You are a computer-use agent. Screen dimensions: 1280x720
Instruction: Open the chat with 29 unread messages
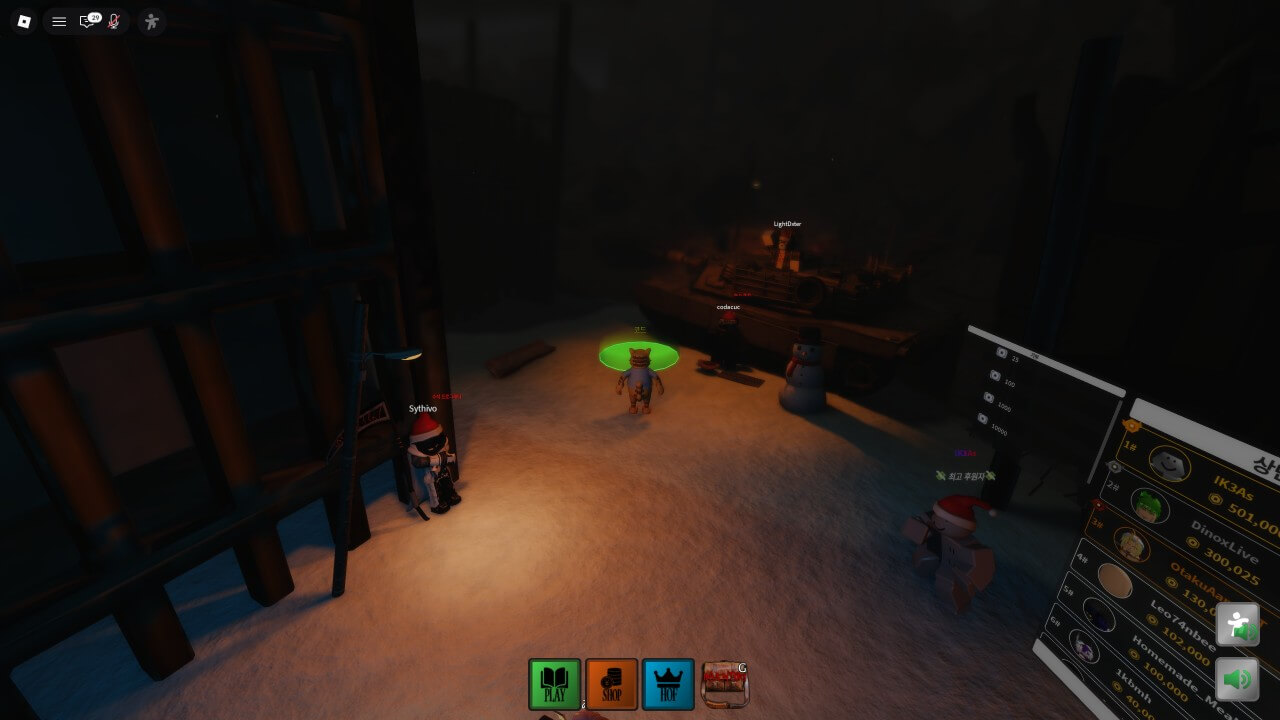[x=88, y=21]
